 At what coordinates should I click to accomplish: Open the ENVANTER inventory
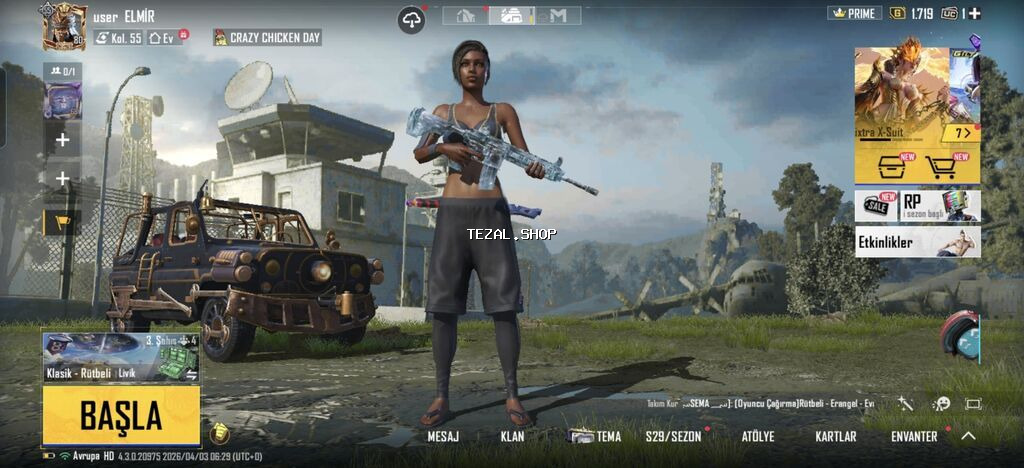[x=914, y=437]
